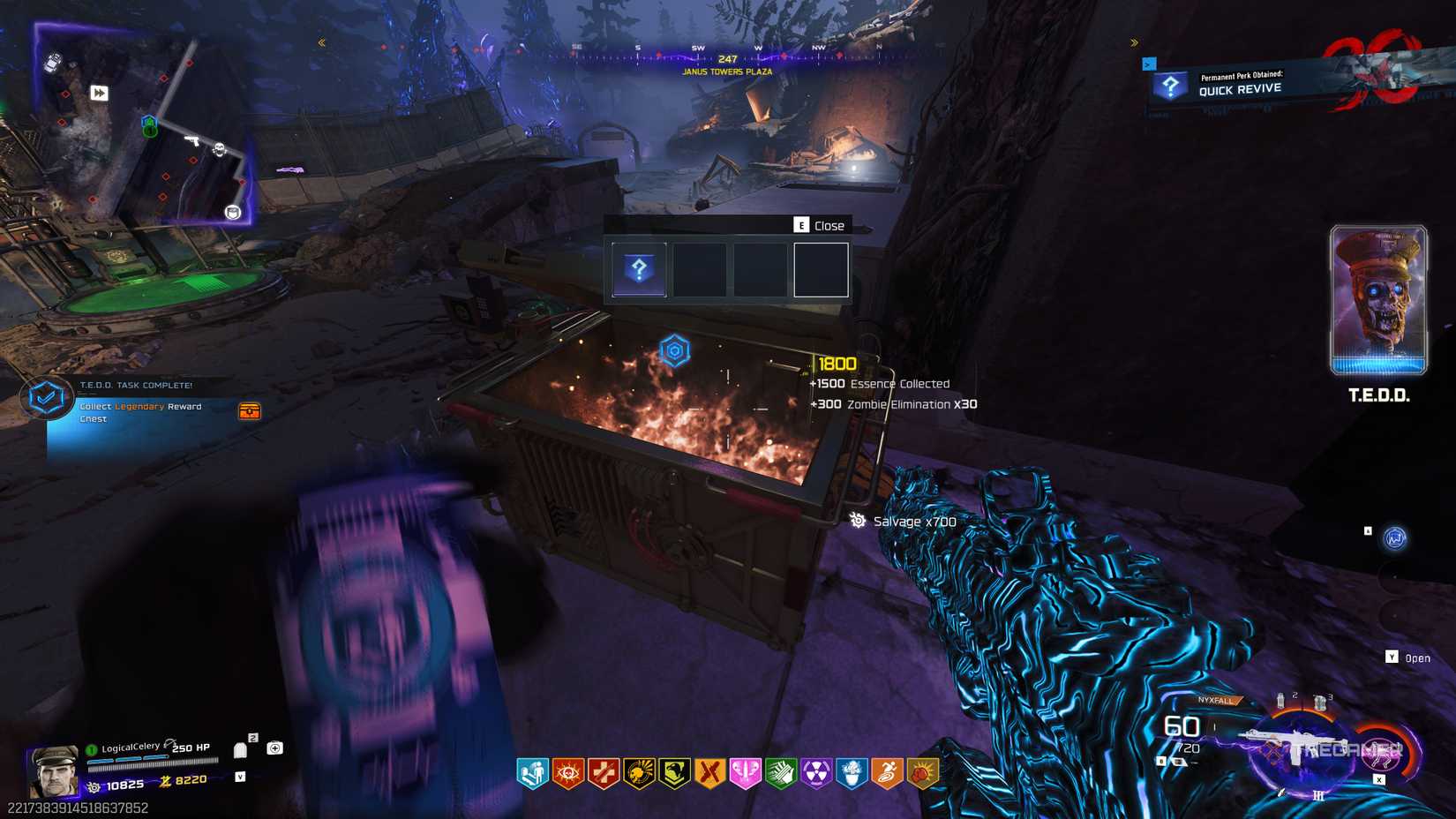Select the Jugger-Nog perk icon
Viewport: 1456px width, 819px height.
[604, 772]
